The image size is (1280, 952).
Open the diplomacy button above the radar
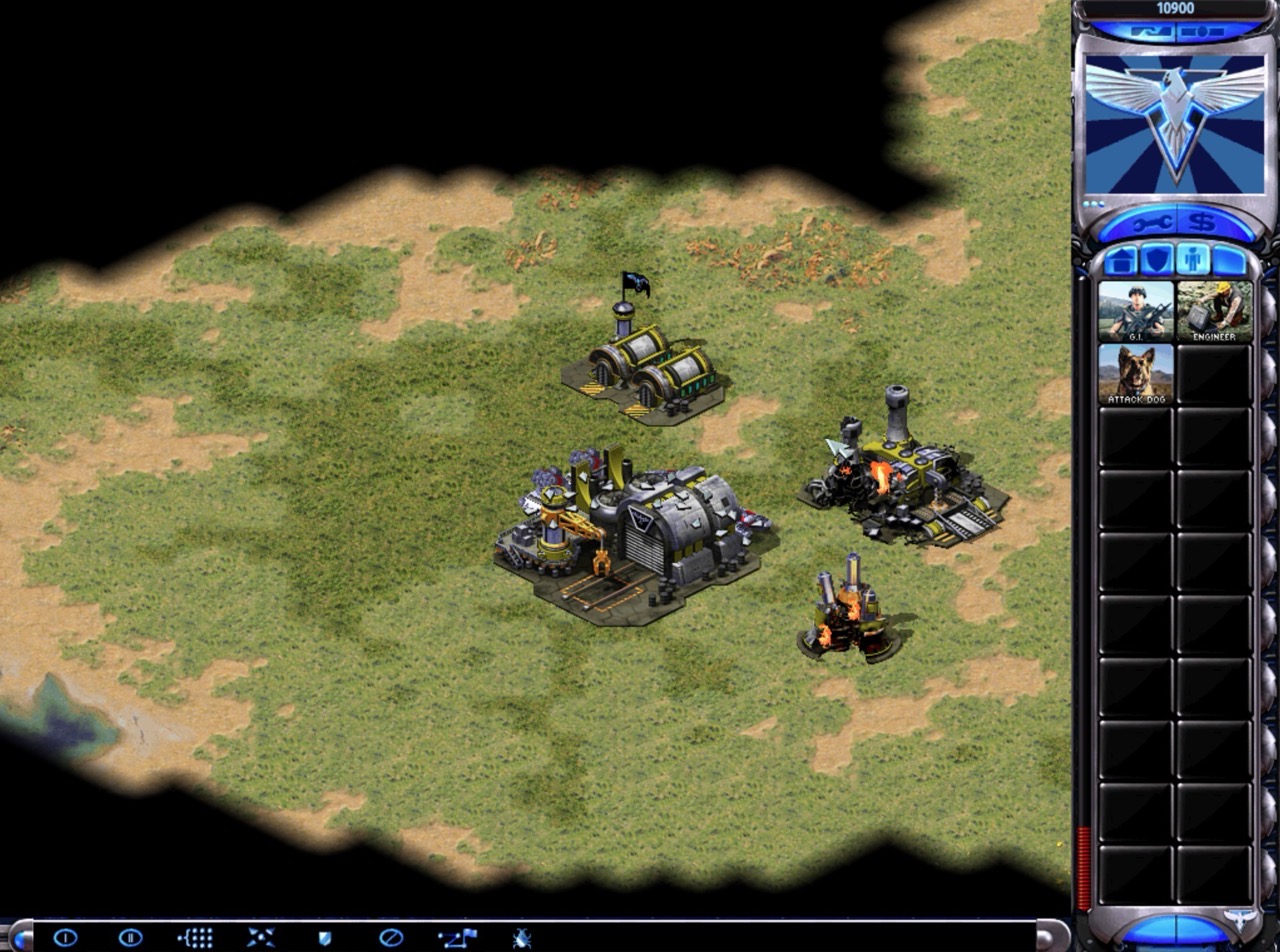(1151, 32)
